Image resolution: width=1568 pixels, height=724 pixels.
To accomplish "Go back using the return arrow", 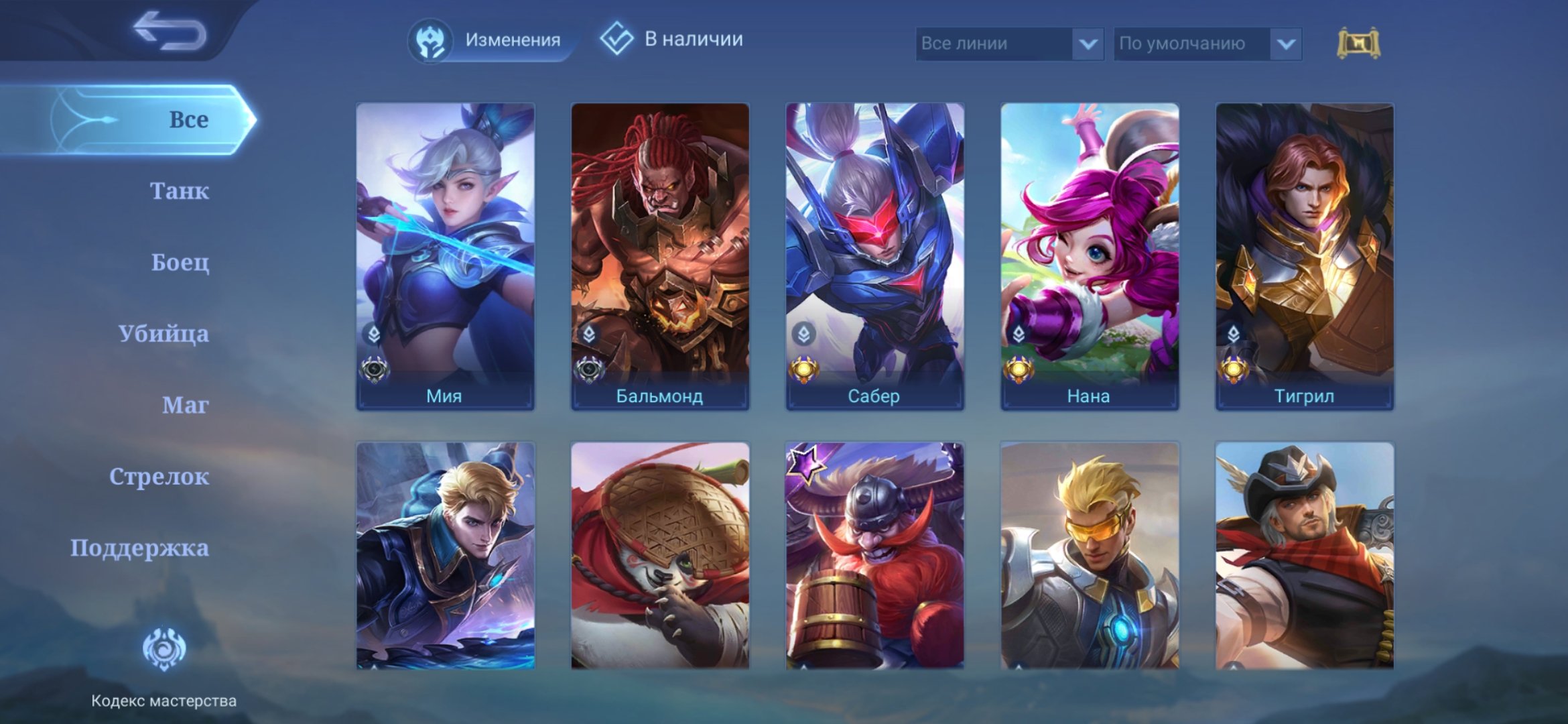I will 169,32.
